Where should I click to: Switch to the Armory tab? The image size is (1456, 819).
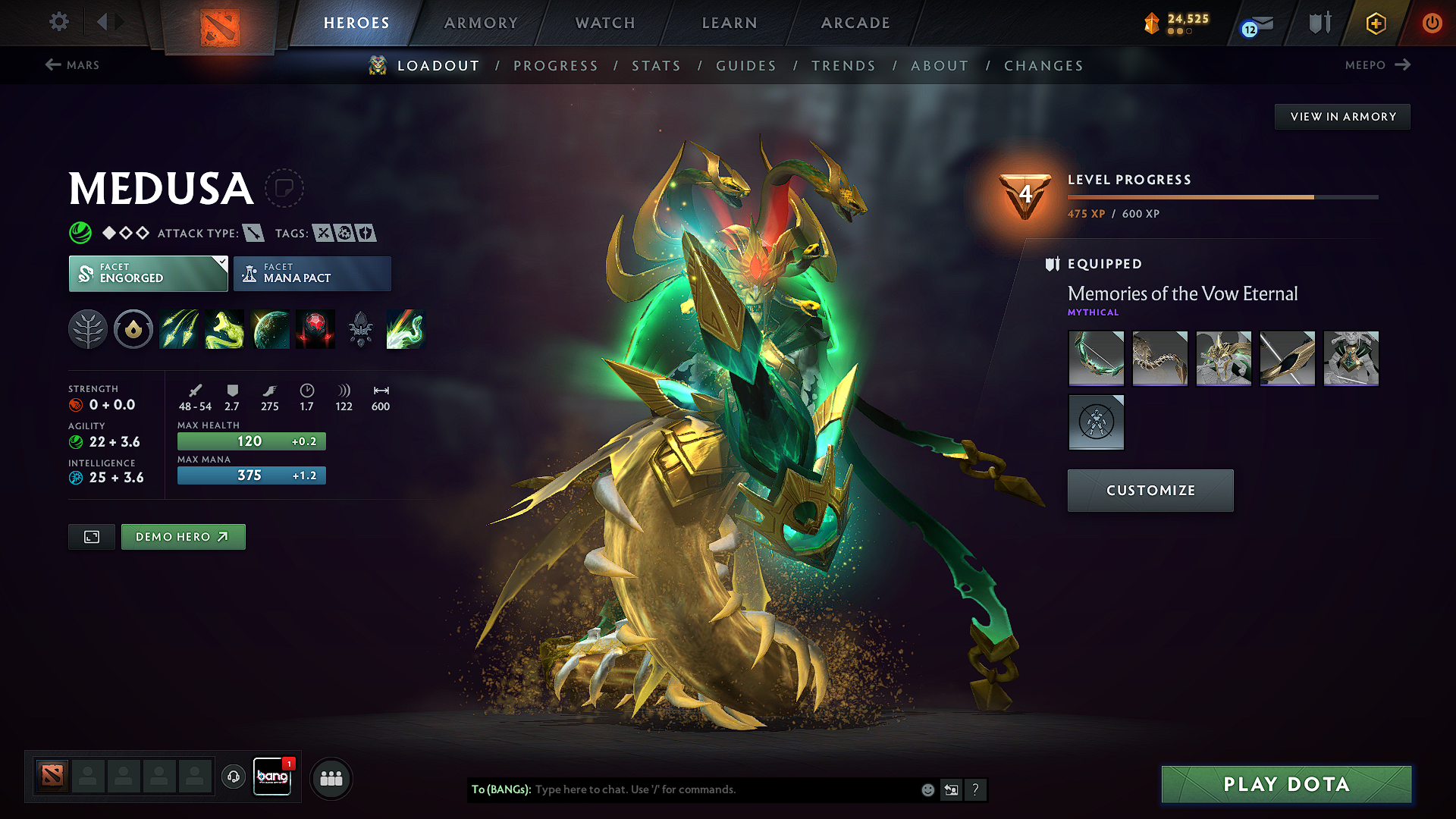point(480,23)
